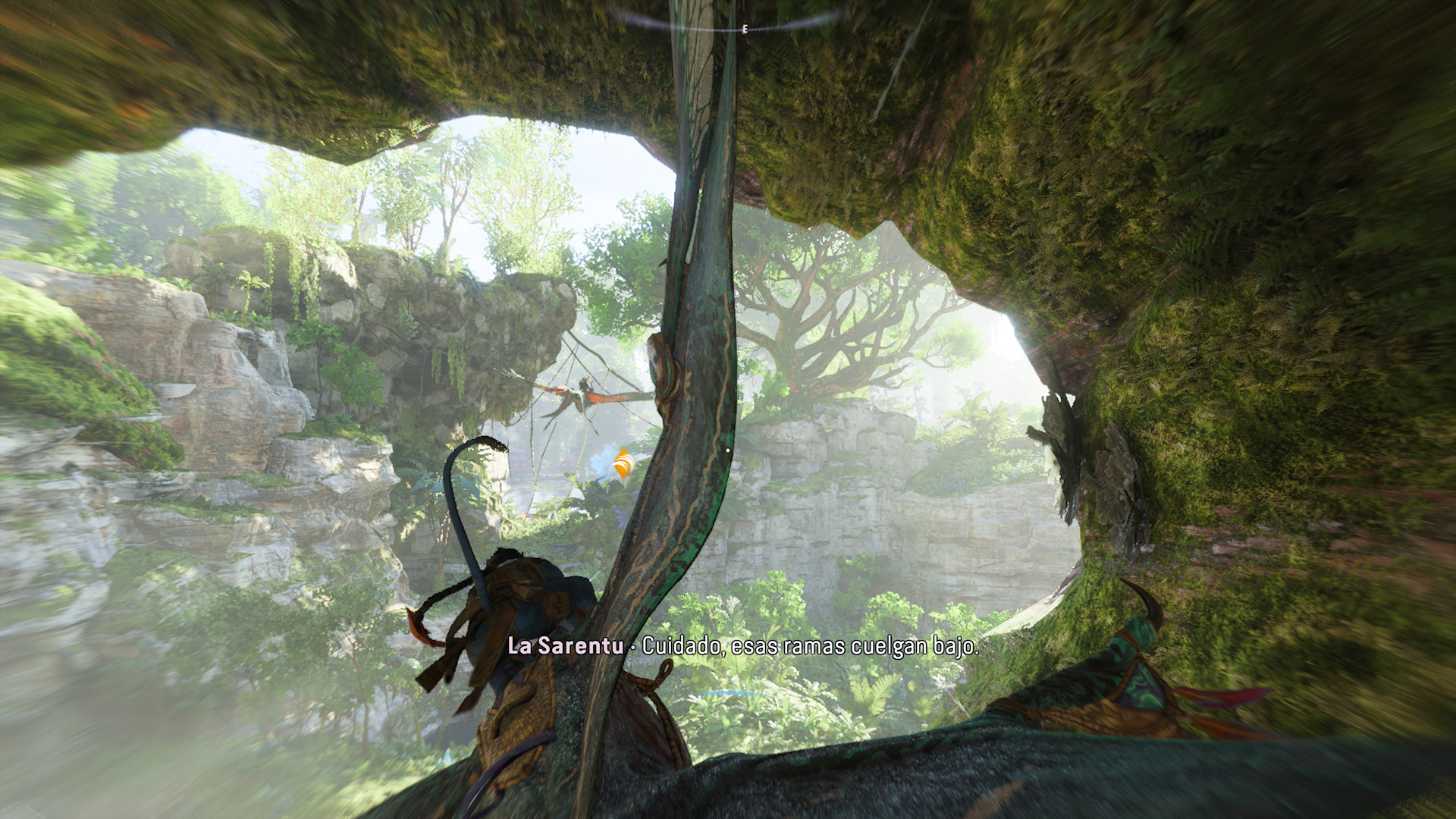This screenshot has height=819, width=1456.
Task: Select the East marker on the compass
Action: 745,29
